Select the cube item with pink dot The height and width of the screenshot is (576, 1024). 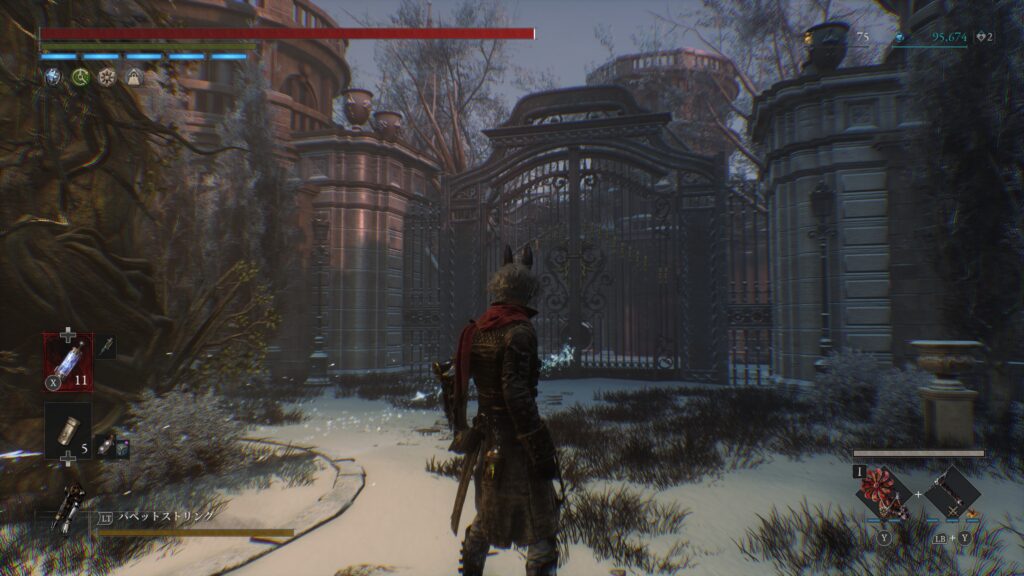point(122,447)
